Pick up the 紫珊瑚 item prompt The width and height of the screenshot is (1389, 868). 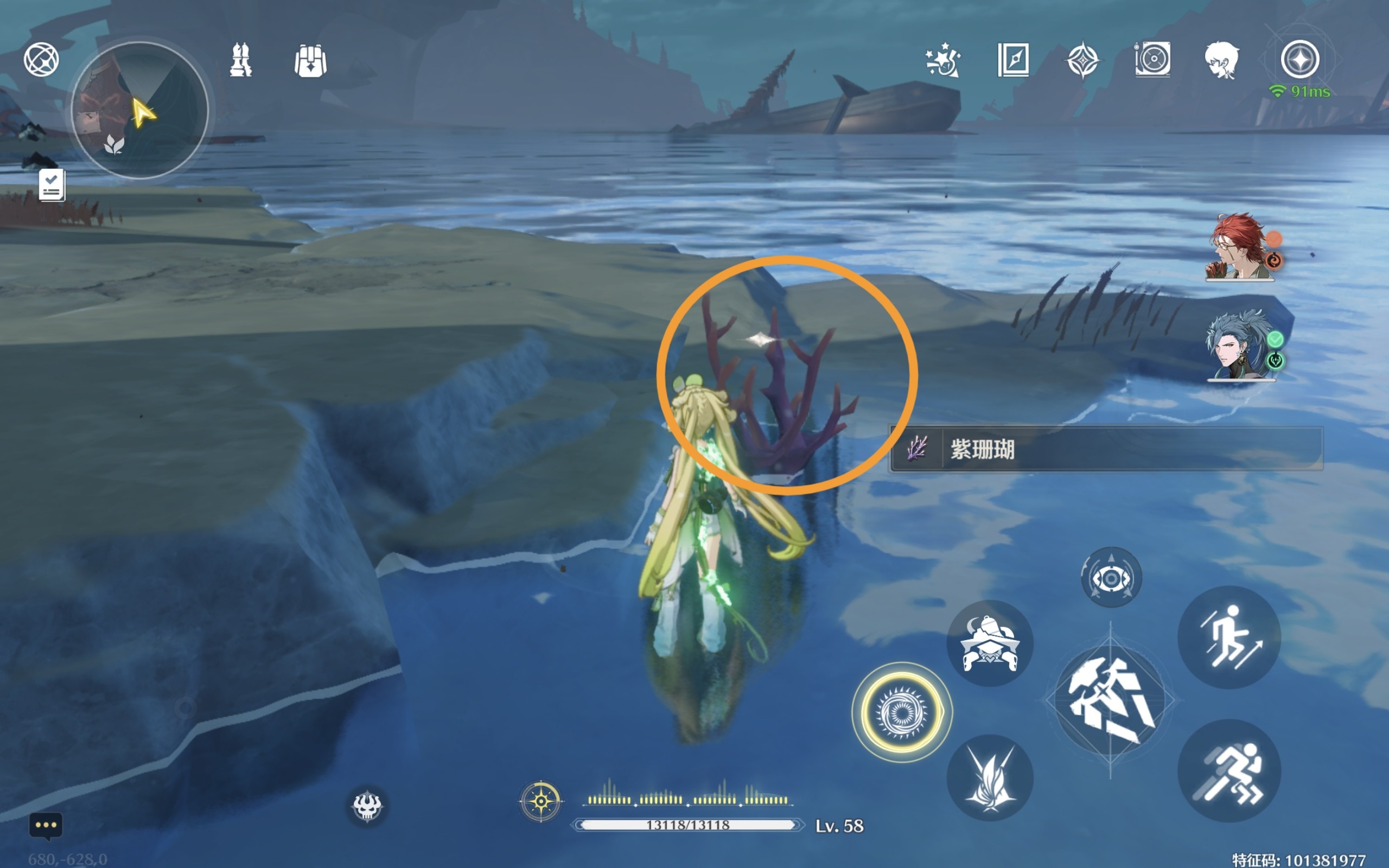point(1105,449)
